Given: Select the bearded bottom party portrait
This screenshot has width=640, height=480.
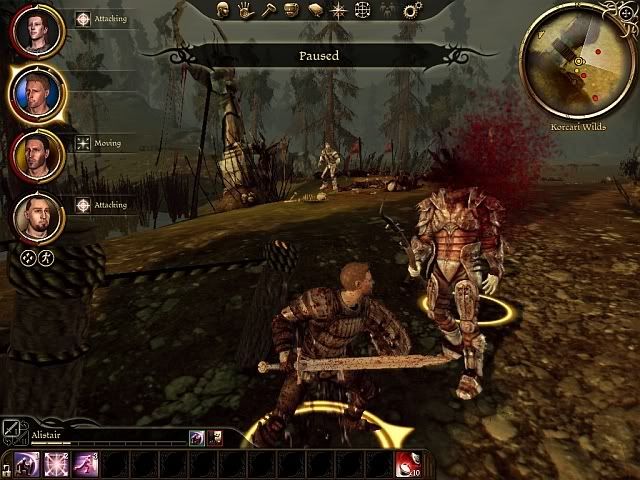Looking at the screenshot, I should point(38,217).
